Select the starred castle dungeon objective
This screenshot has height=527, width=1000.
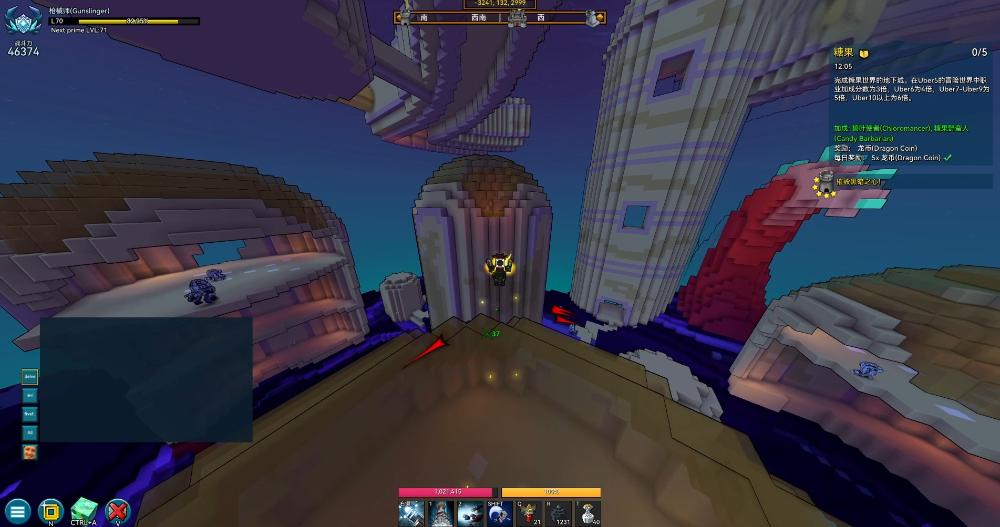coord(827,182)
